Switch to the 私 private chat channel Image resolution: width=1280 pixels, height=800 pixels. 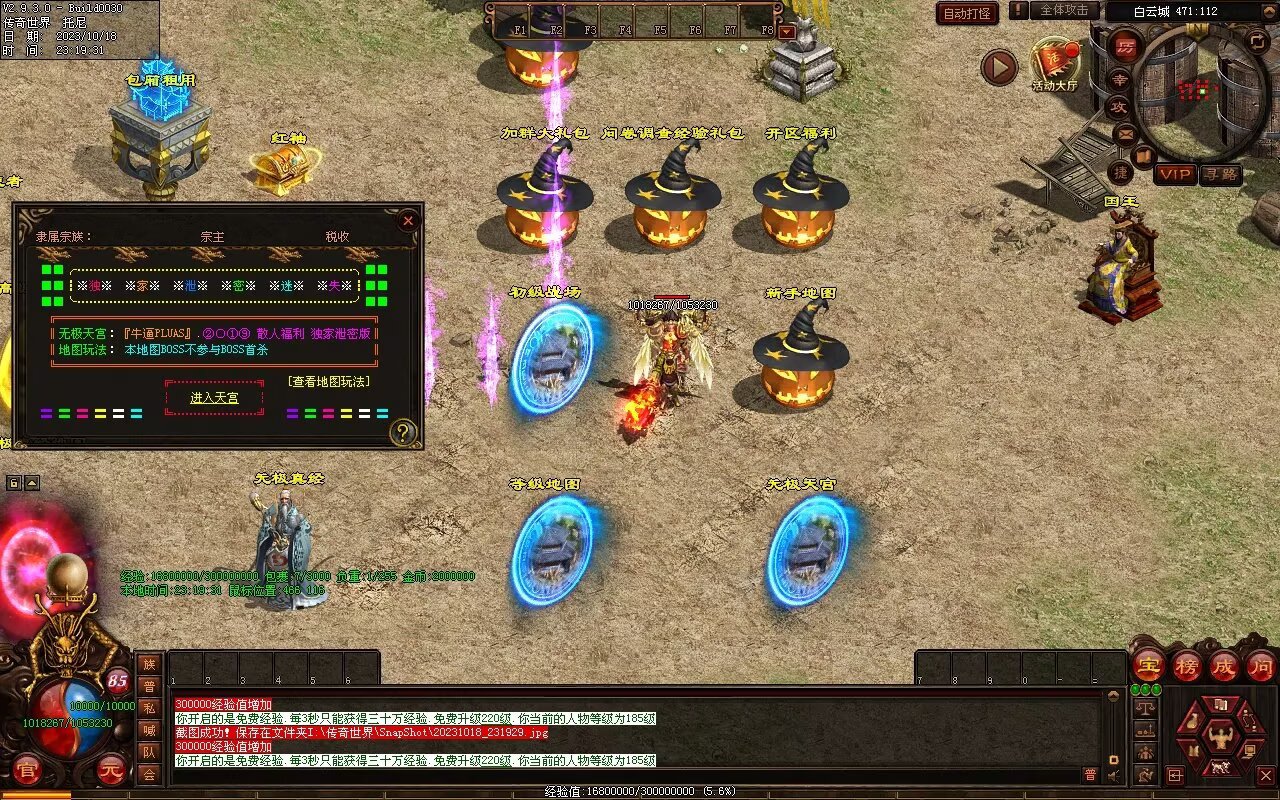pyautogui.click(x=149, y=708)
